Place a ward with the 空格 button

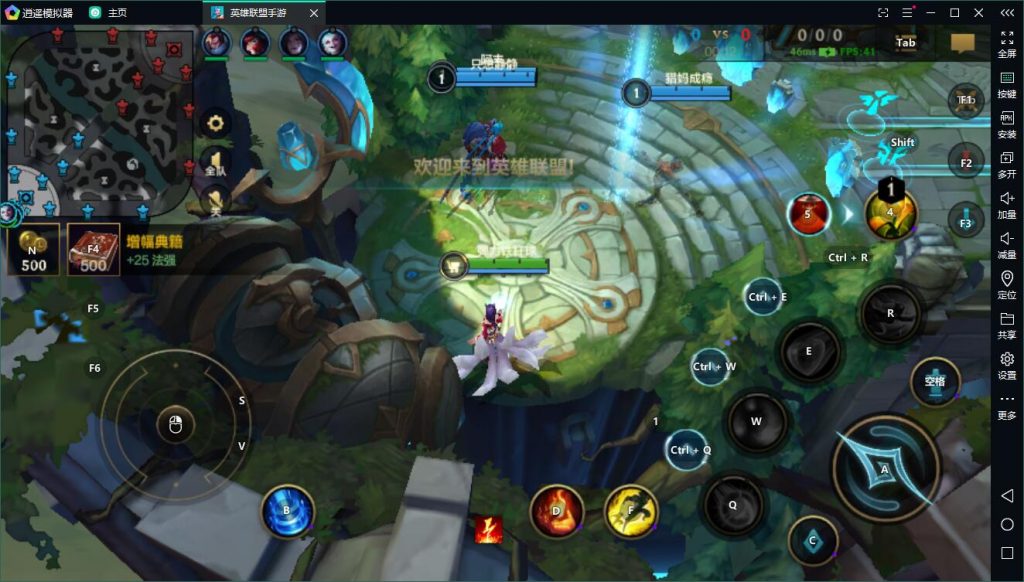(x=935, y=382)
